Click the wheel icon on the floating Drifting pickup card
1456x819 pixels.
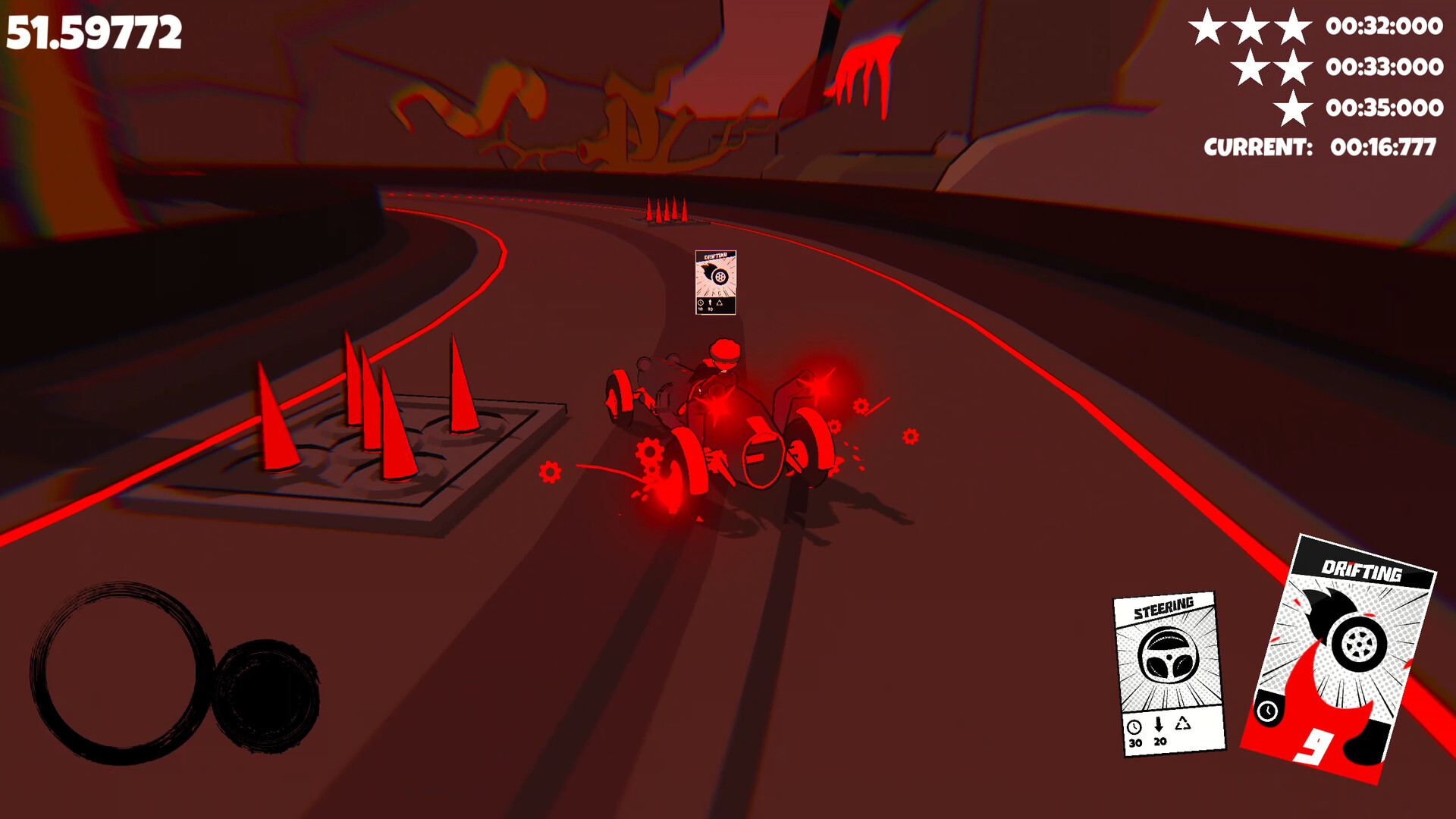click(719, 277)
